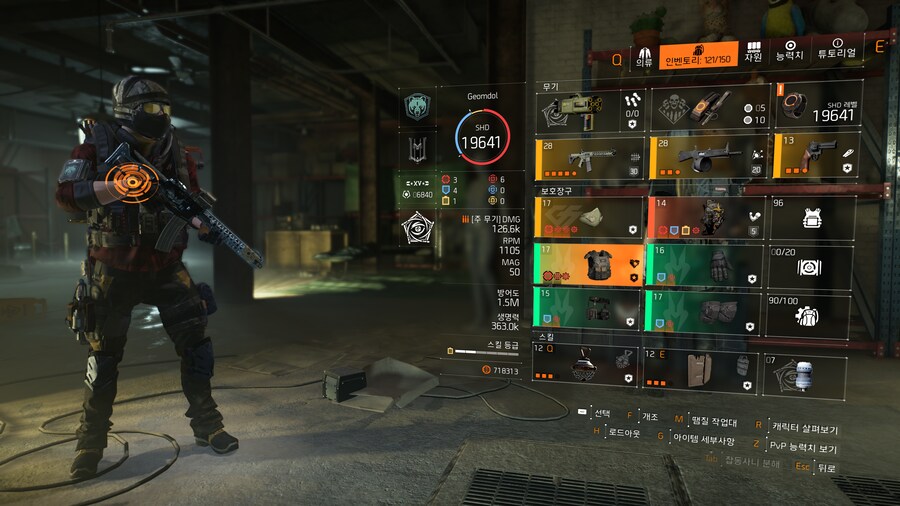Open the 튜토리얼 tutorial tab
Screen dimensions: 900x506
(837, 52)
